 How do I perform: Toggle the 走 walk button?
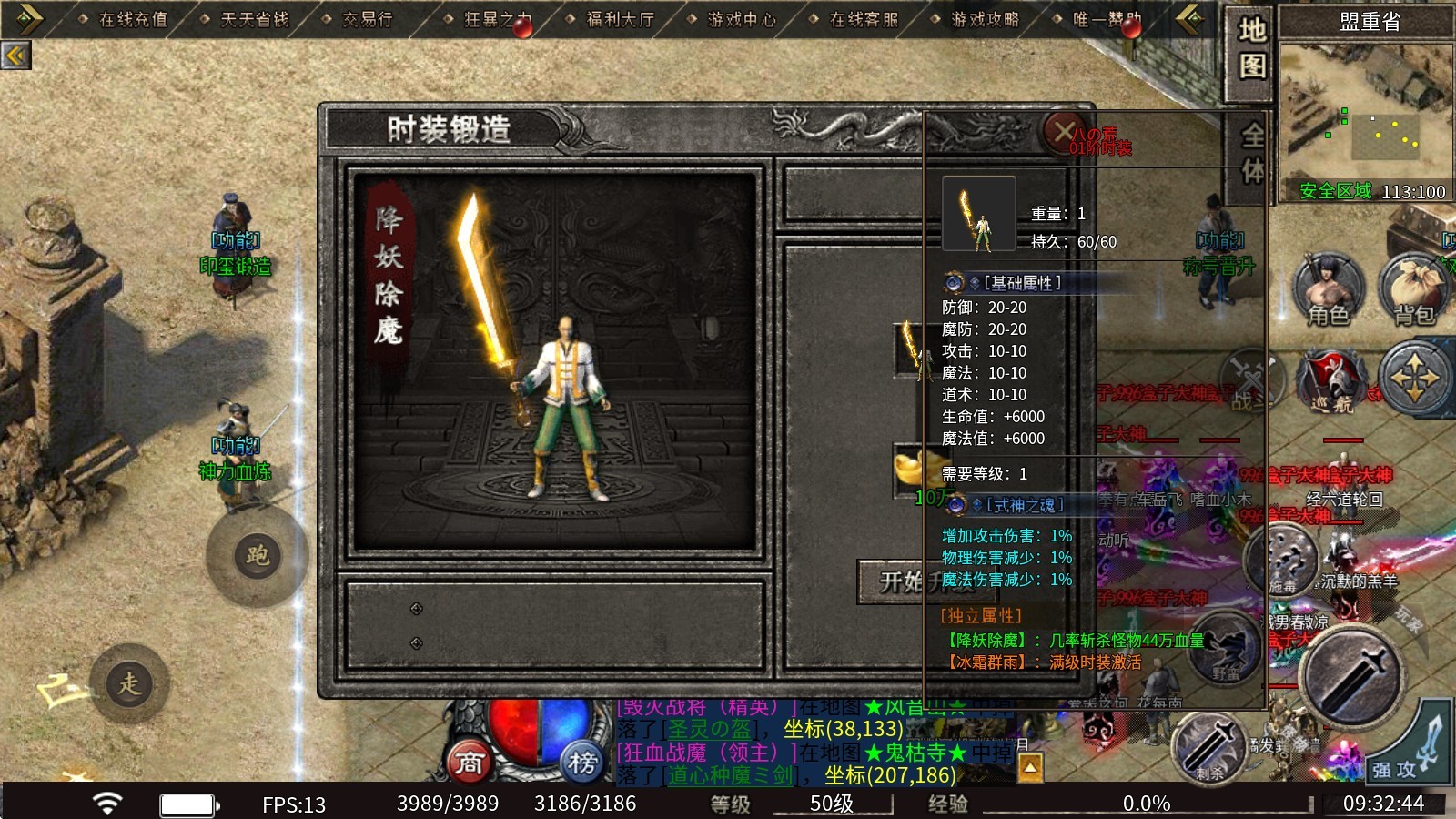(129, 684)
